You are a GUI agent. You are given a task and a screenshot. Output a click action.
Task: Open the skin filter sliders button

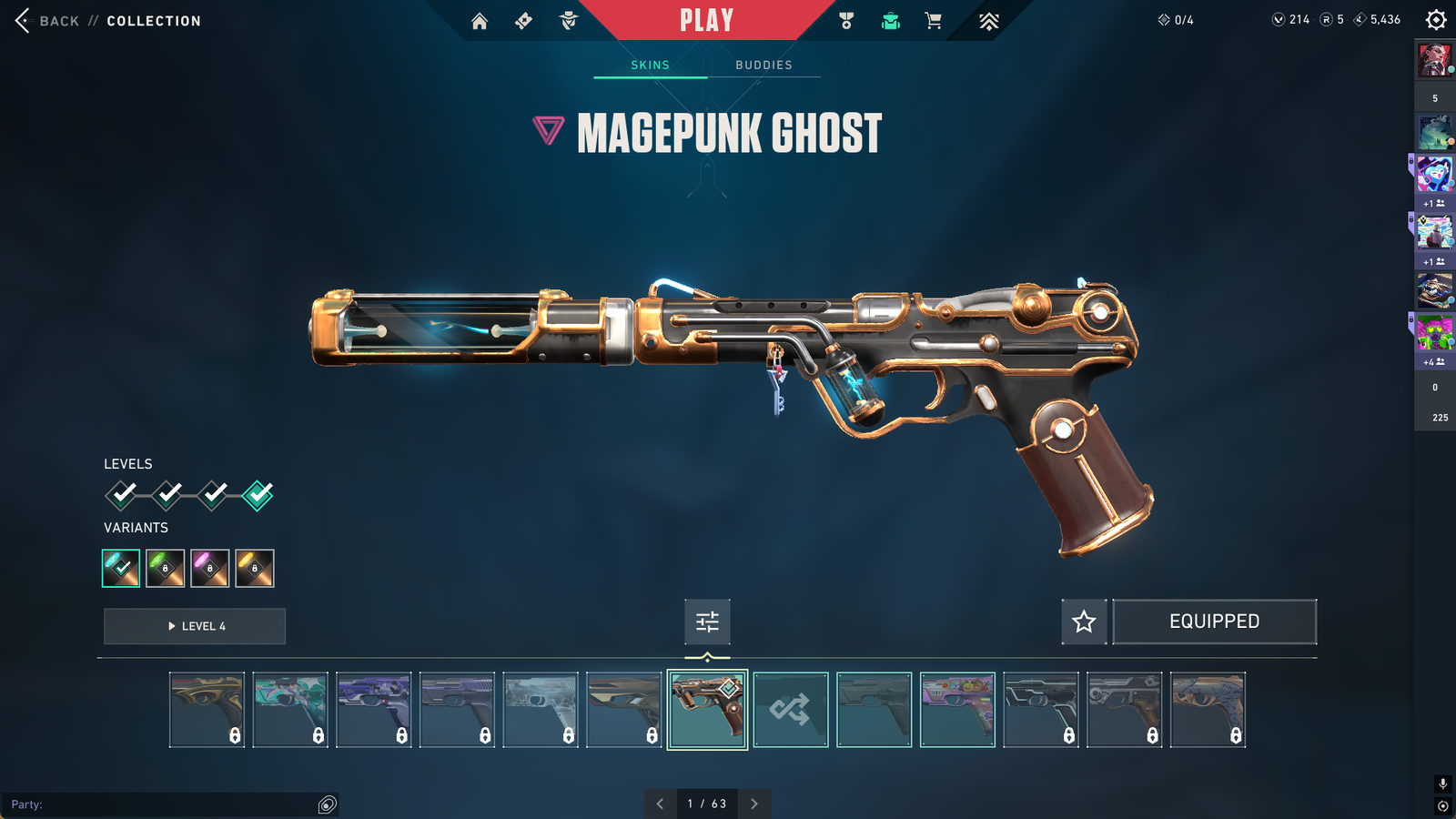707,622
